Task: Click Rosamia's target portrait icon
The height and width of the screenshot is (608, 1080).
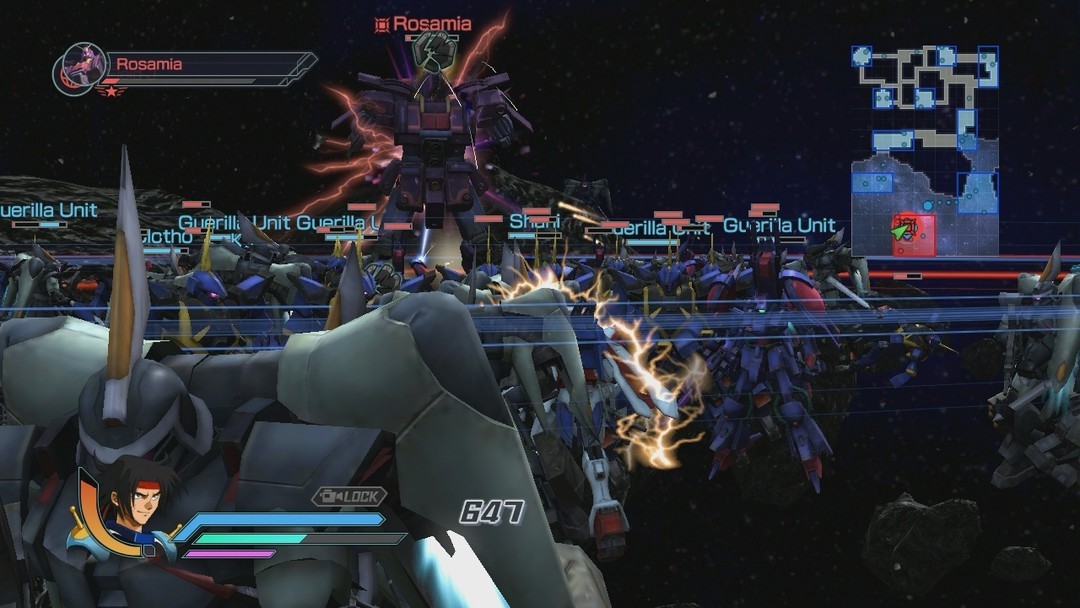Action: coord(81,67)
